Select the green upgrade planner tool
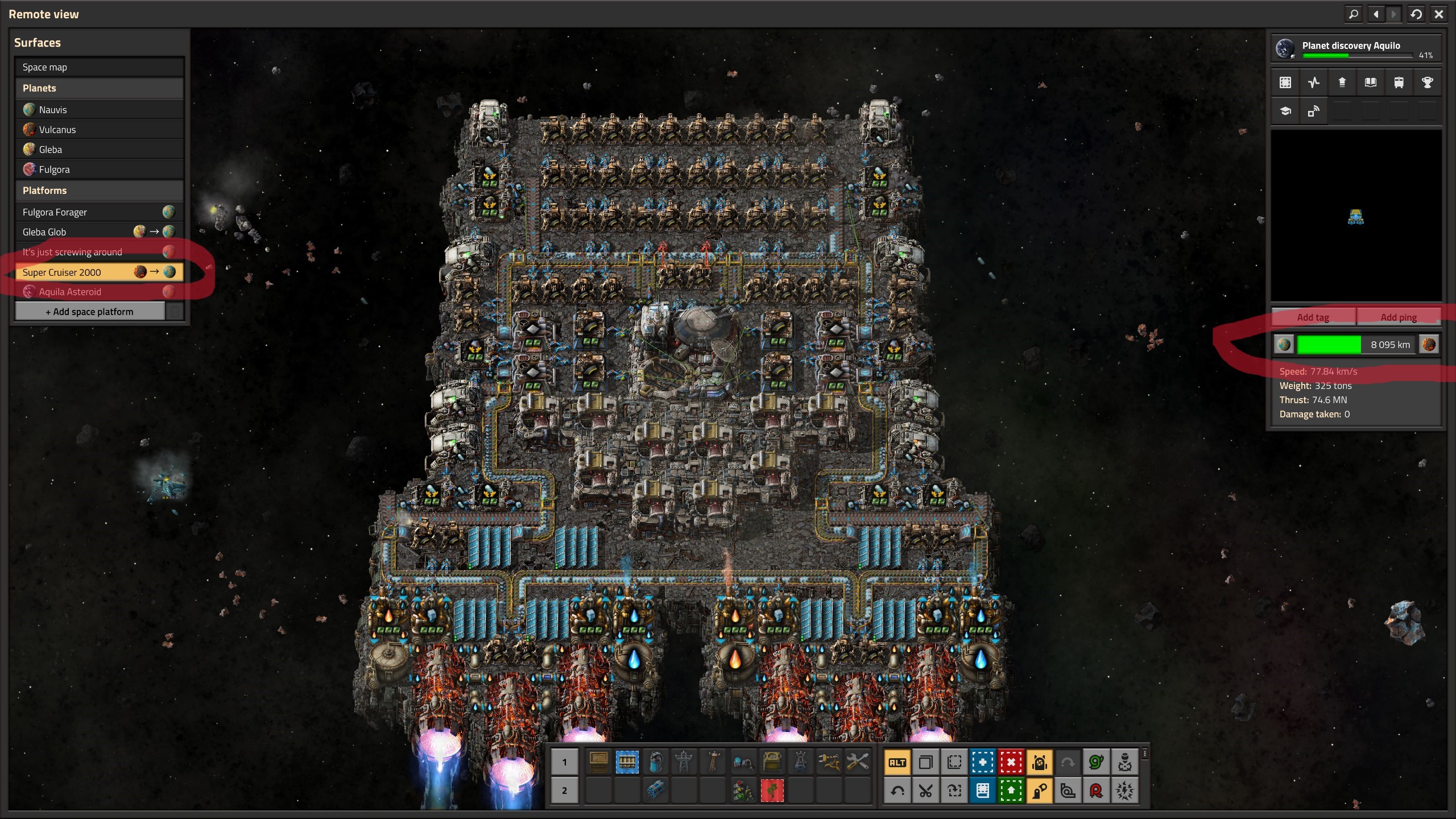The width and height of the screenshot is (1456, 819). click(x=1011, y=791)
